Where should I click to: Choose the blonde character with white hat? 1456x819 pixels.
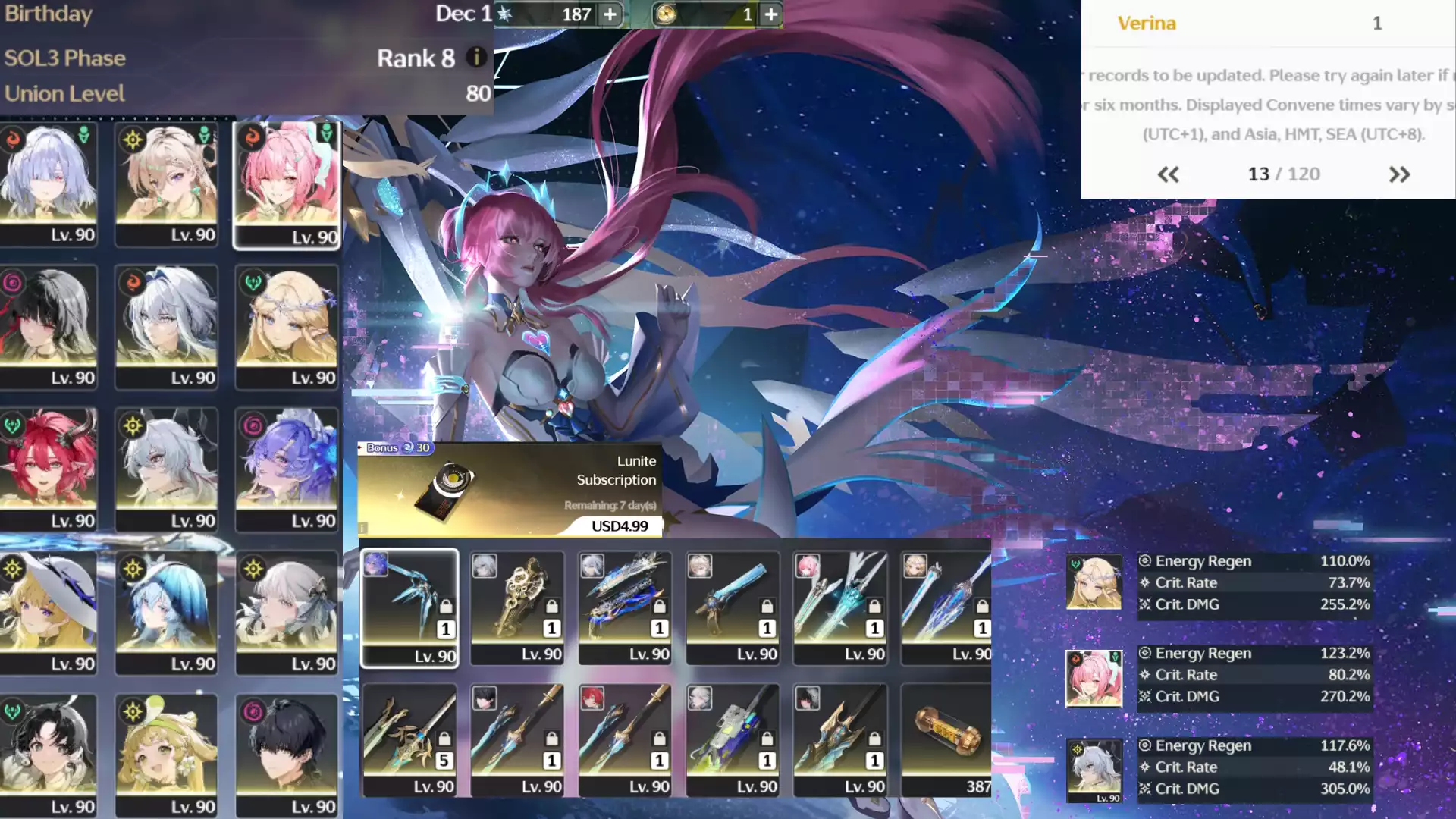click(x=49, y=613)
